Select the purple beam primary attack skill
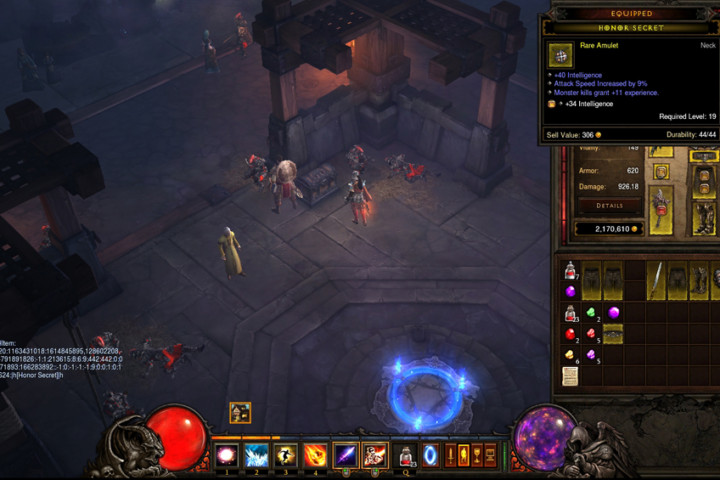 click(x=346, y=455)
